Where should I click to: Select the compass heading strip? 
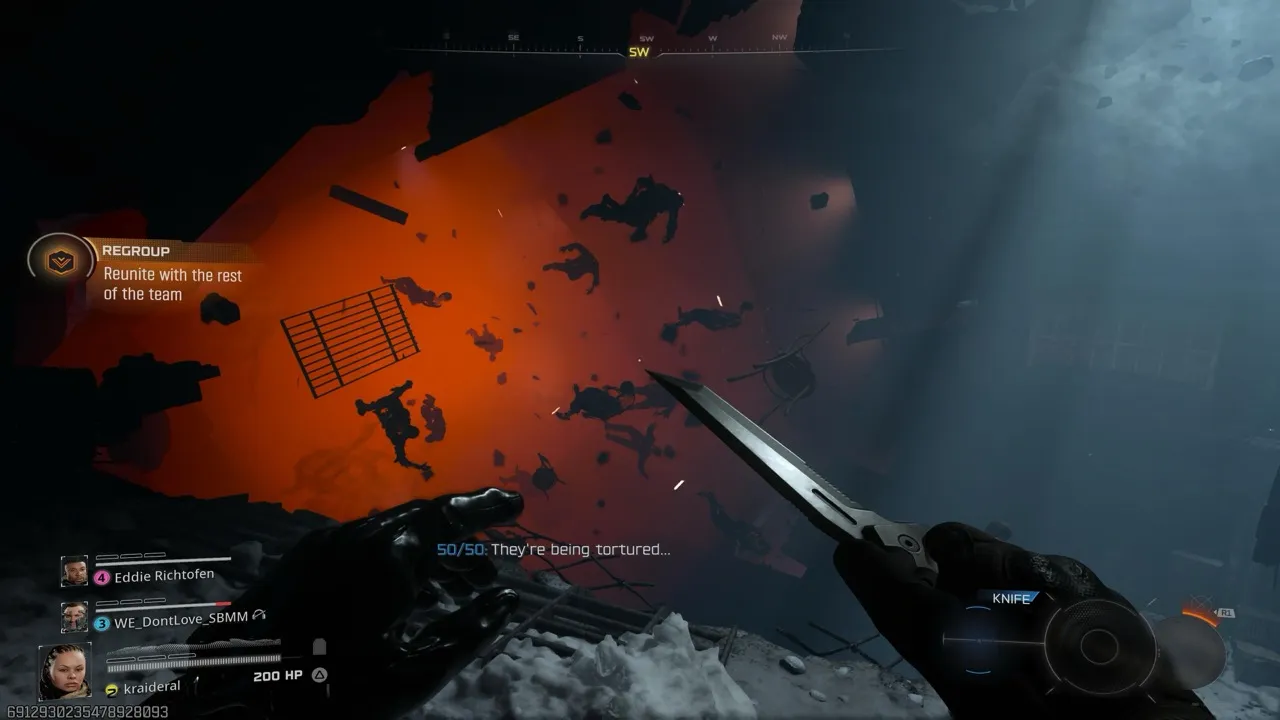tap(640, 48)
